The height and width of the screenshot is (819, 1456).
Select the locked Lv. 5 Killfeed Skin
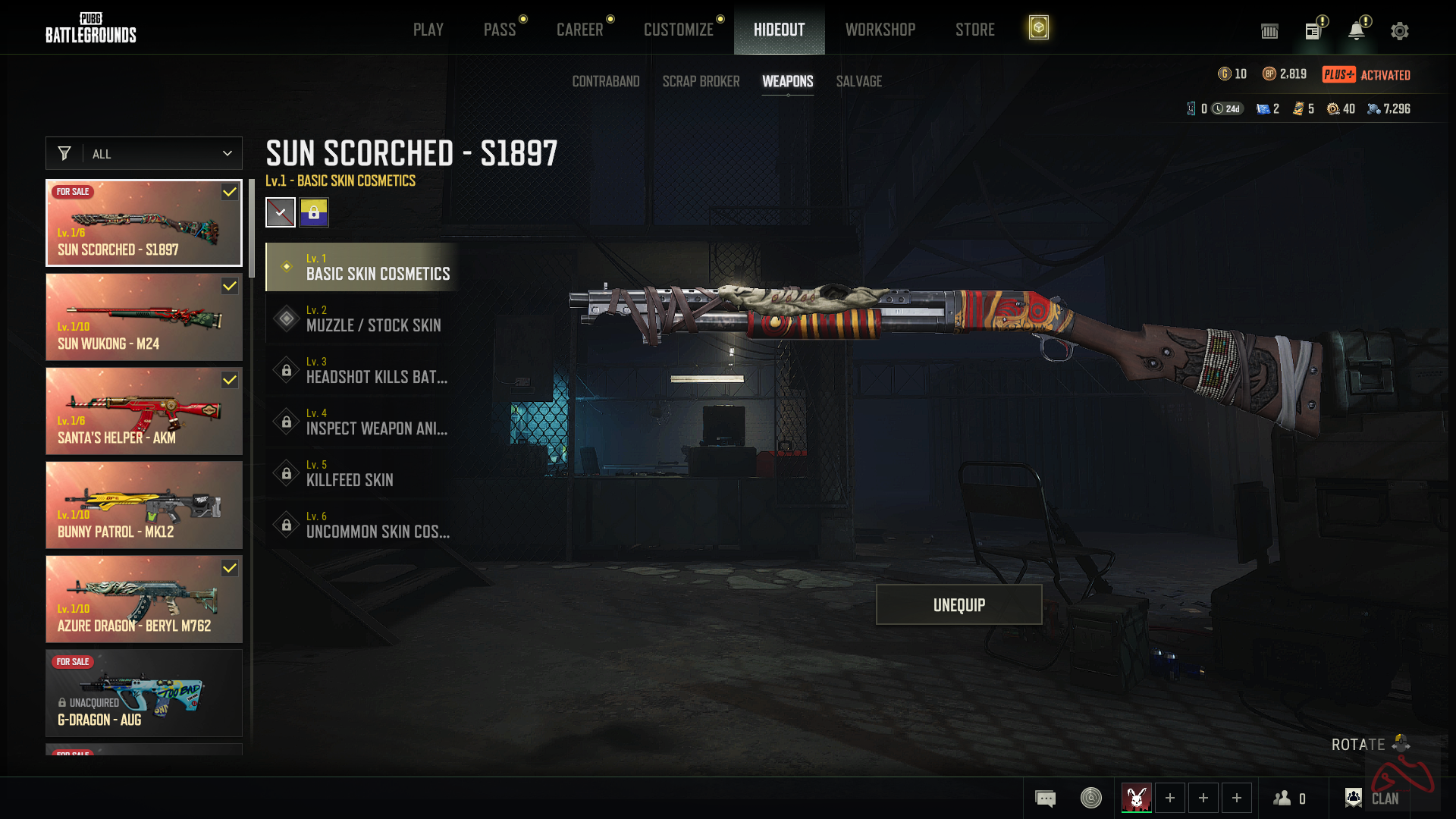click(362, 473)
